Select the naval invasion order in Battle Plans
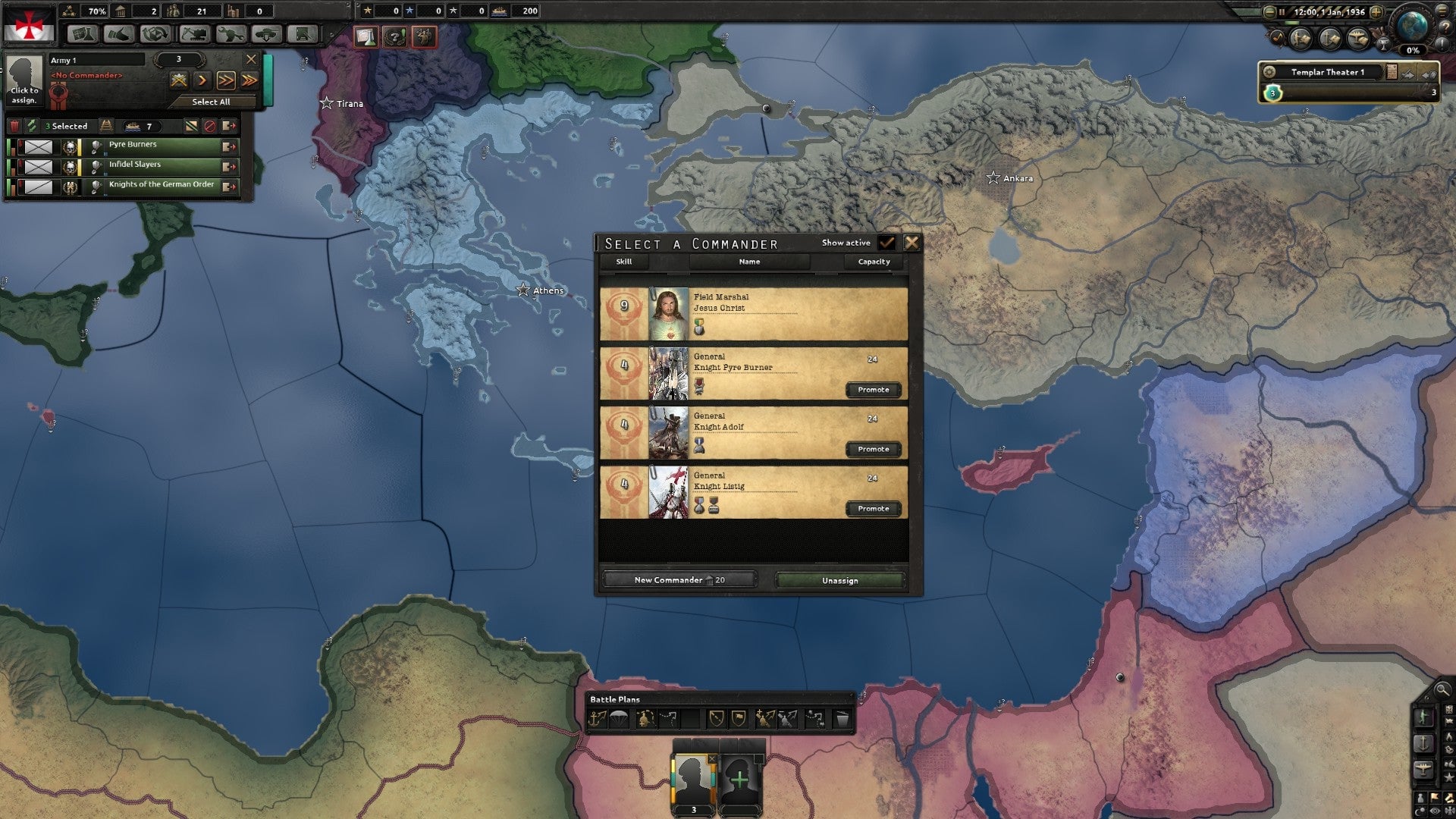 (598, 717)
